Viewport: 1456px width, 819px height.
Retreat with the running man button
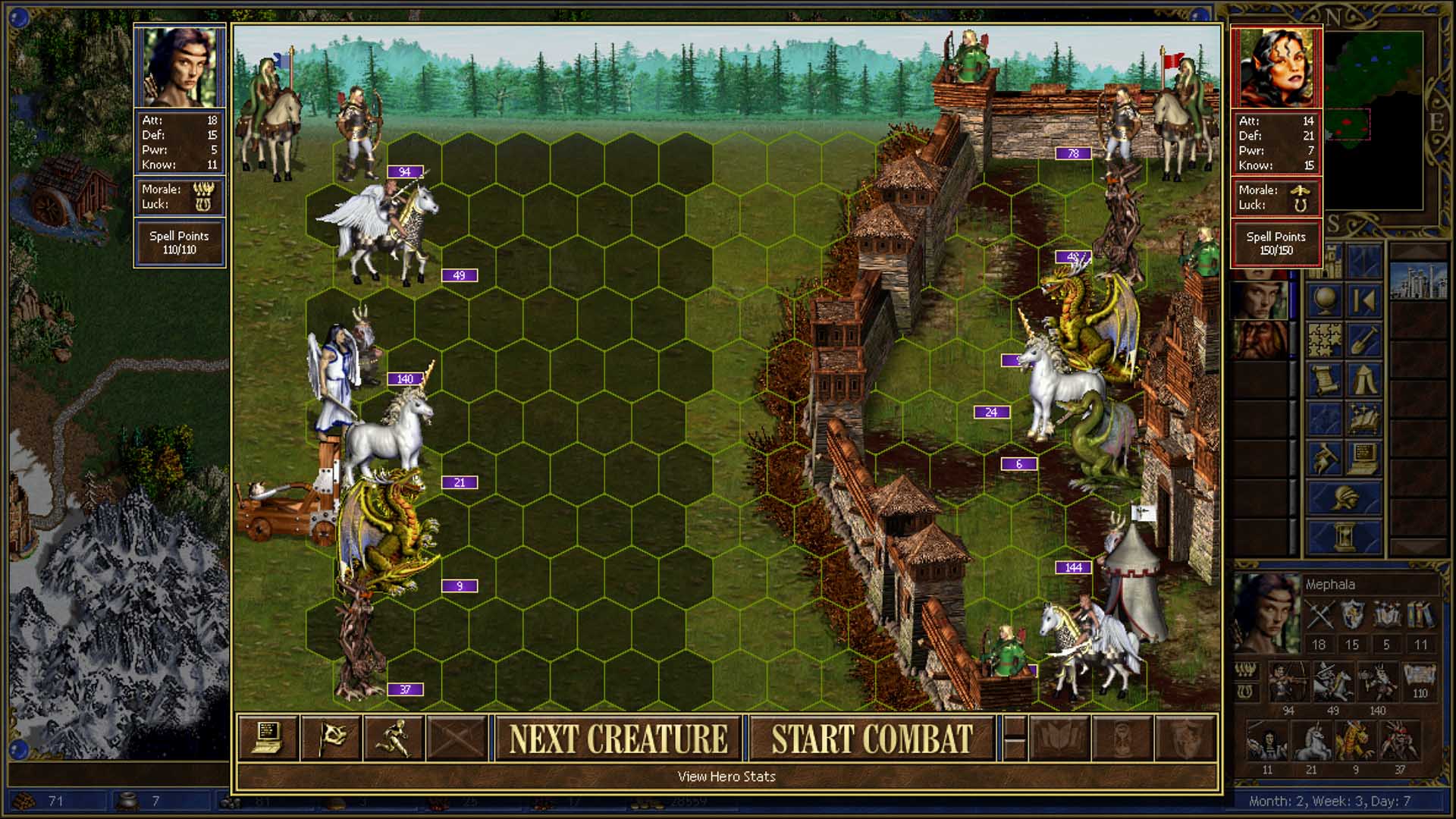(394, 738)
